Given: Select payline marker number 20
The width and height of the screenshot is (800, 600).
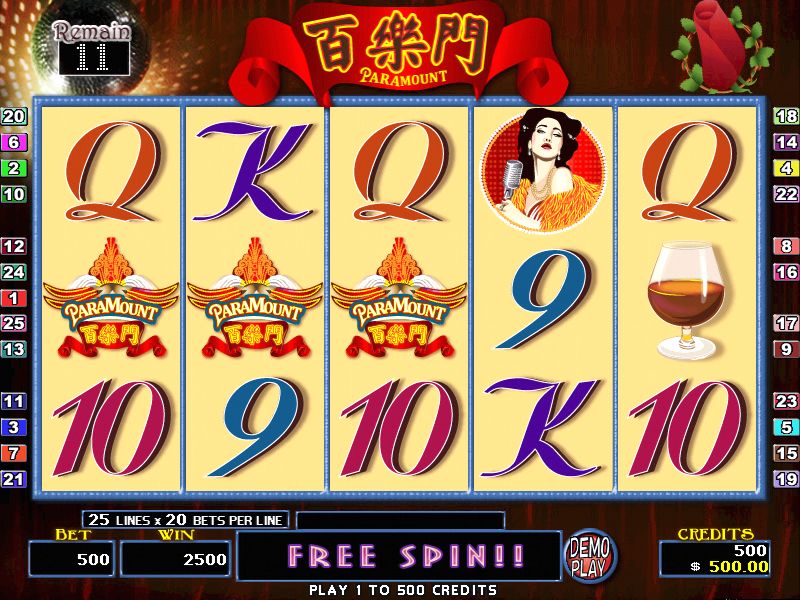Looking at the screenshot, I should click(14, 116).
